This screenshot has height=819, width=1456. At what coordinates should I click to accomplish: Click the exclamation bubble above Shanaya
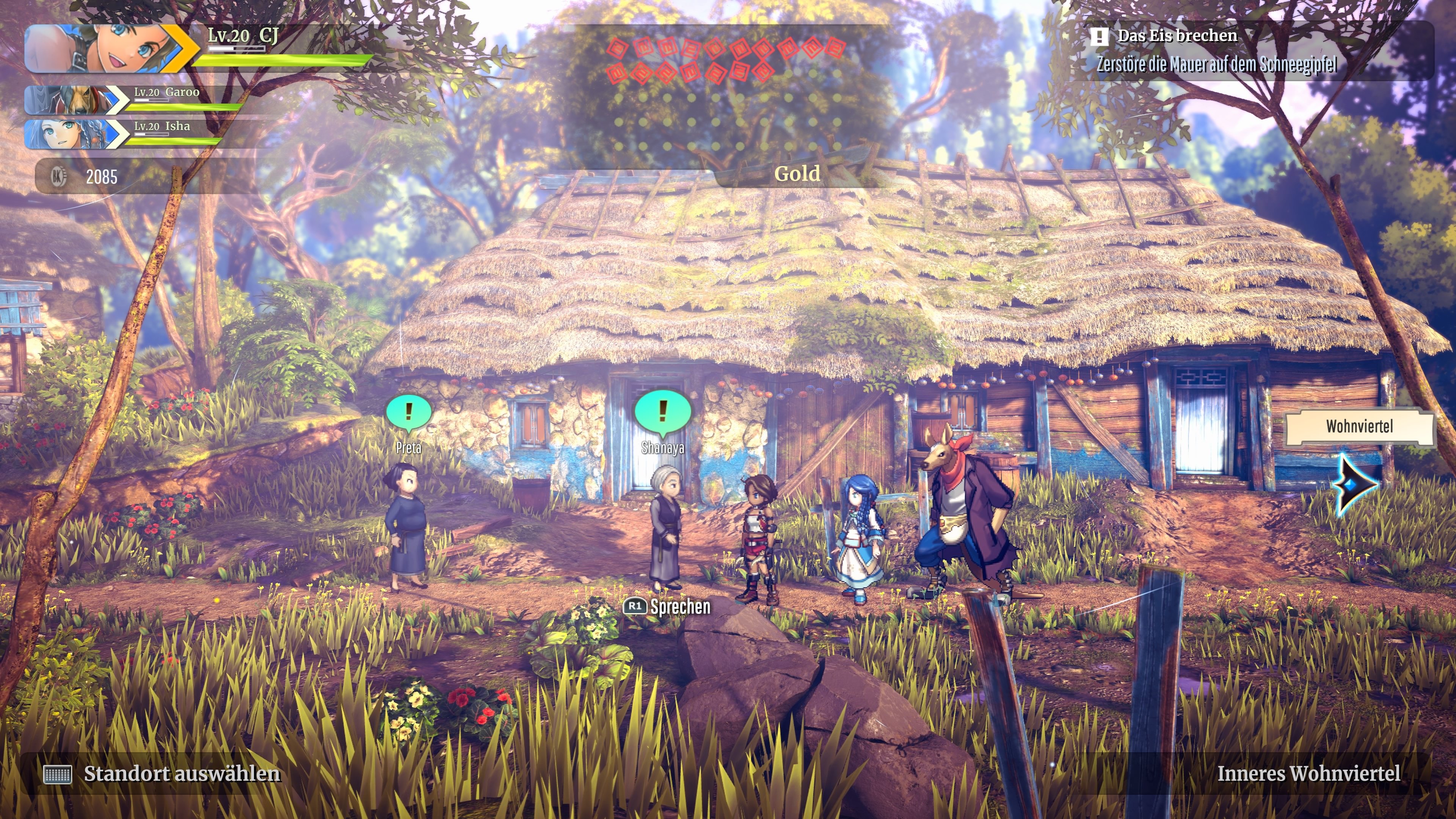[x=662, y=411]
